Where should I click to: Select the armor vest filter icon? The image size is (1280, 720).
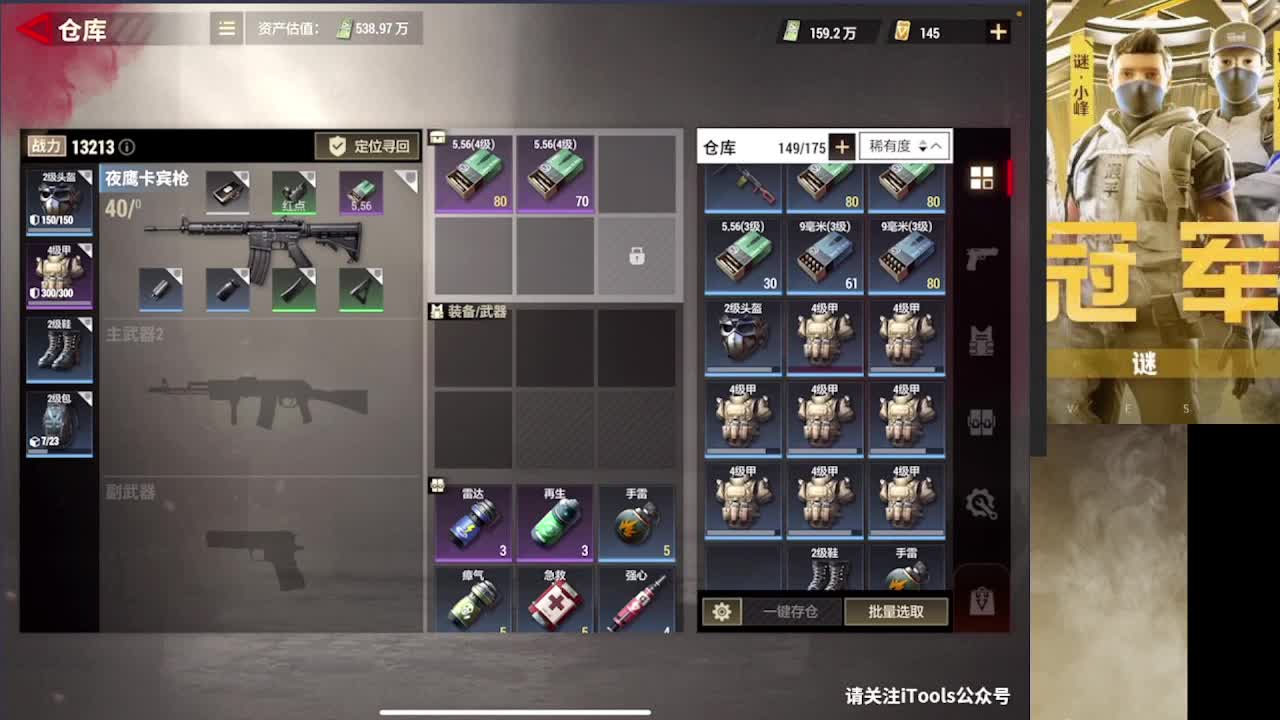pyautogui.click(x=982, y=340)
